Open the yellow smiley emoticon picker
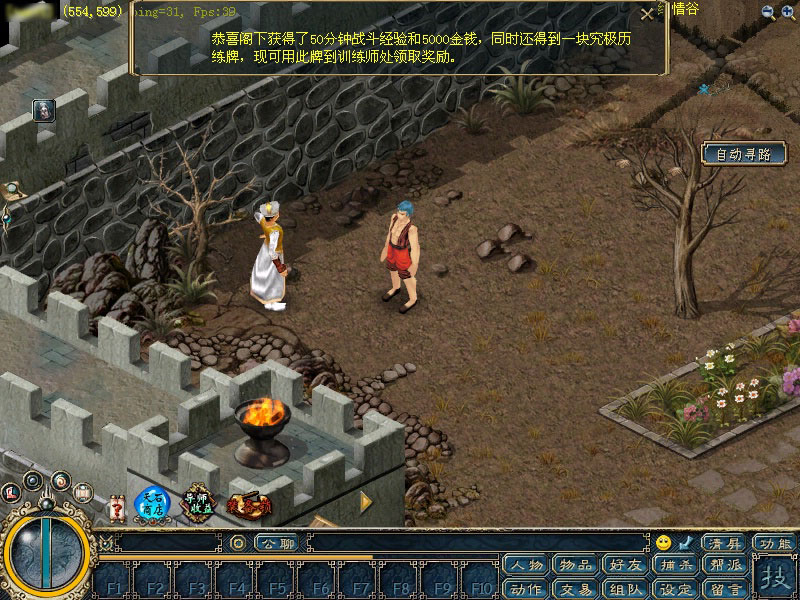The image size is (800, 600). pyautogui.click(x=663, y=543)
